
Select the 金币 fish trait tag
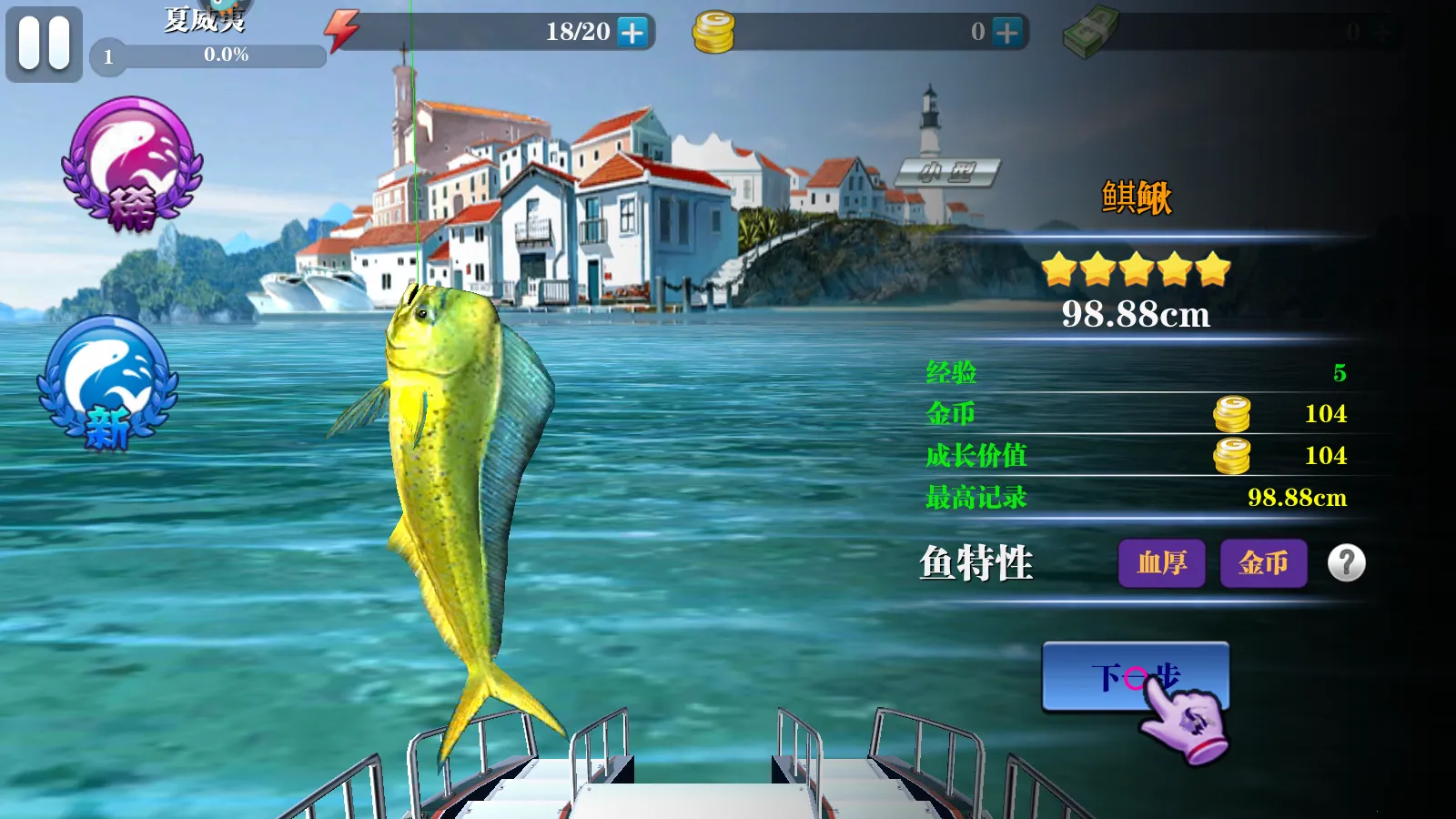point(1263,563)
